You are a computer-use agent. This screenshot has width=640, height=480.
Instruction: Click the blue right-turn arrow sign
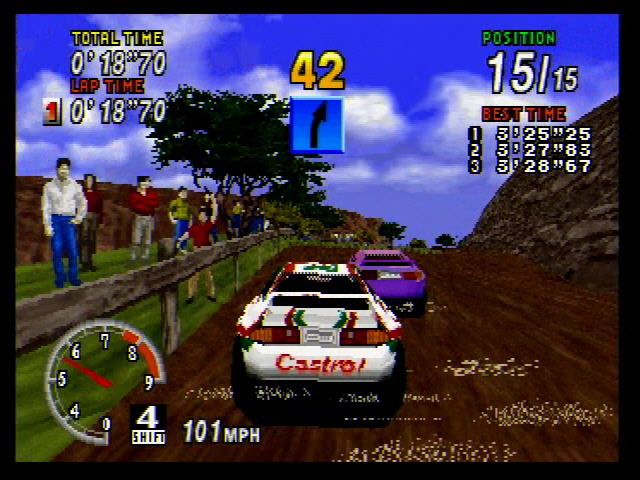tap(317, 124)
